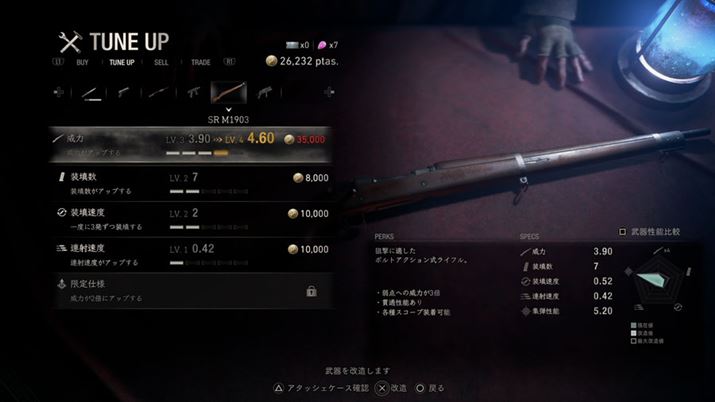Select the TUNE UP tab
Image resolution: width=715 pixels, height=402 pixels.
click(x=121, y=62)
